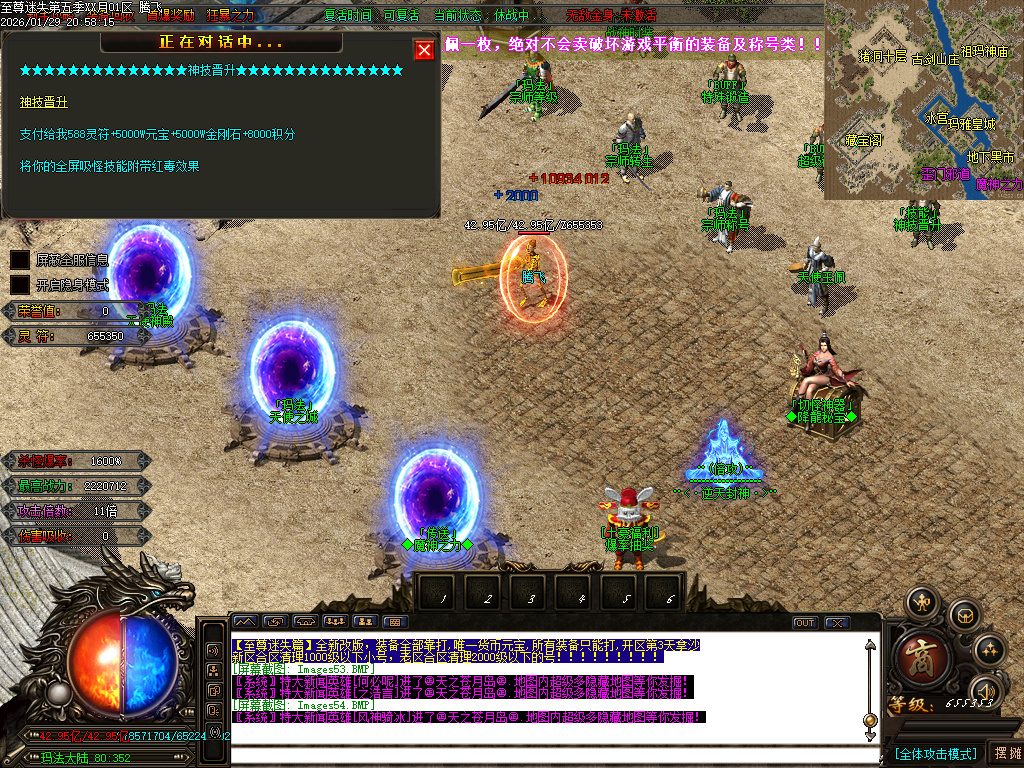The image size is (1024, 768).
Task: Click the minimap in the corner
Action: pyautogui.click(x=923, y=100)
